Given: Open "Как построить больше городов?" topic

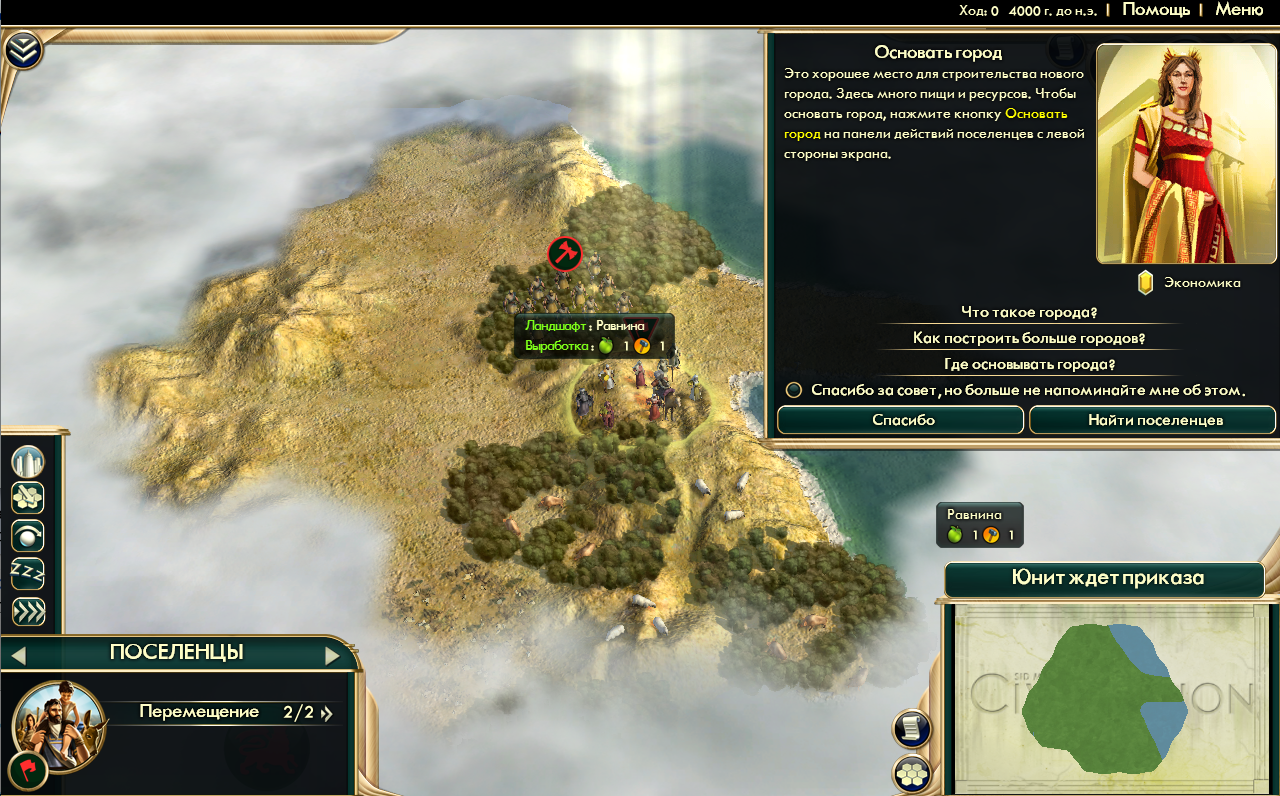Looking at the screenshot, I should [x=1029, y=338].
